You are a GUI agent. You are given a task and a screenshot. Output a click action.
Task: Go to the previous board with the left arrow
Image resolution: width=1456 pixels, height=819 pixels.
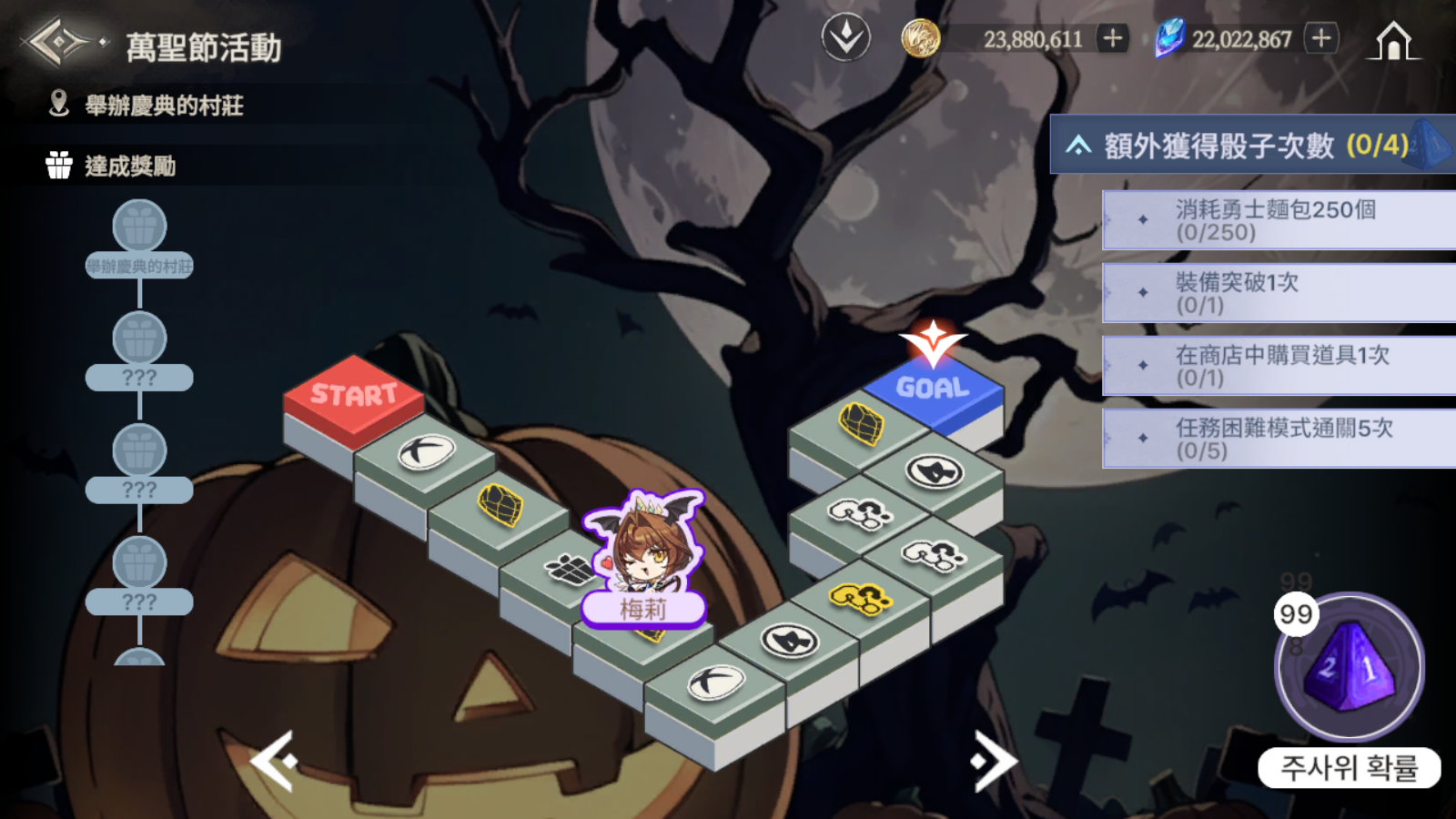273,761
